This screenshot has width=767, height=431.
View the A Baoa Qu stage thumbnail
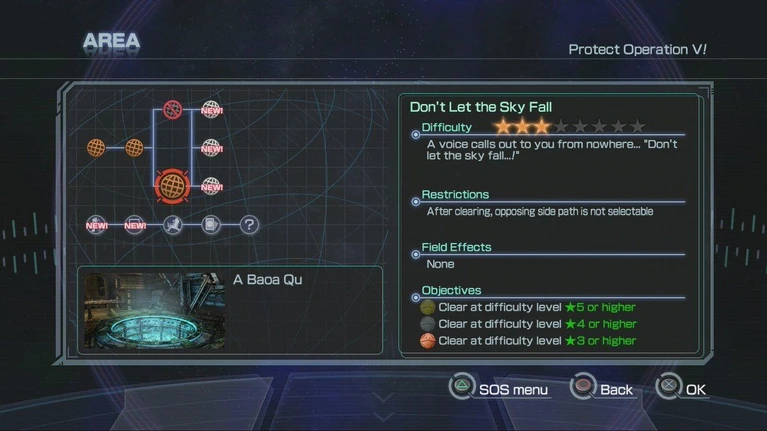pyautogui.click(x=151, y=310)
